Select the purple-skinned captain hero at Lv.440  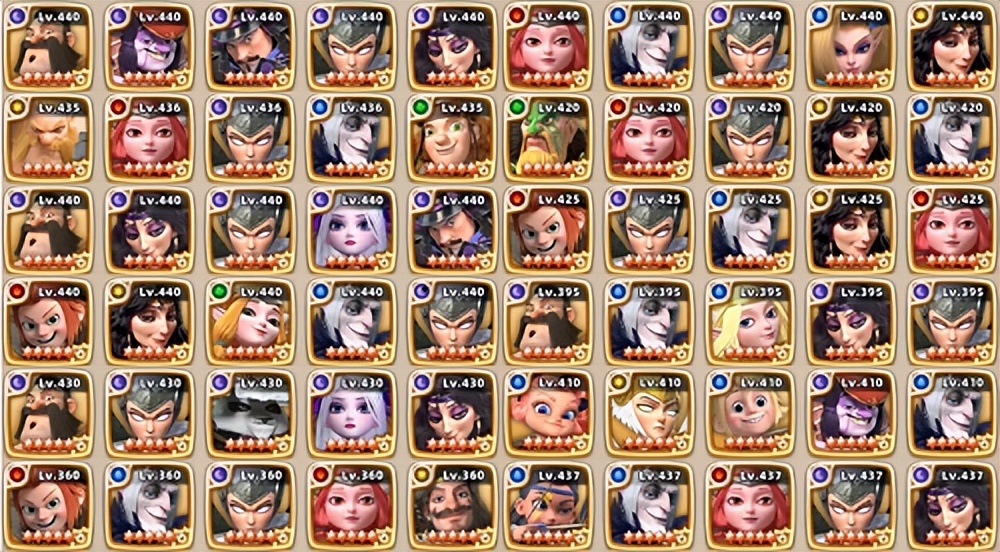point(148,46)
